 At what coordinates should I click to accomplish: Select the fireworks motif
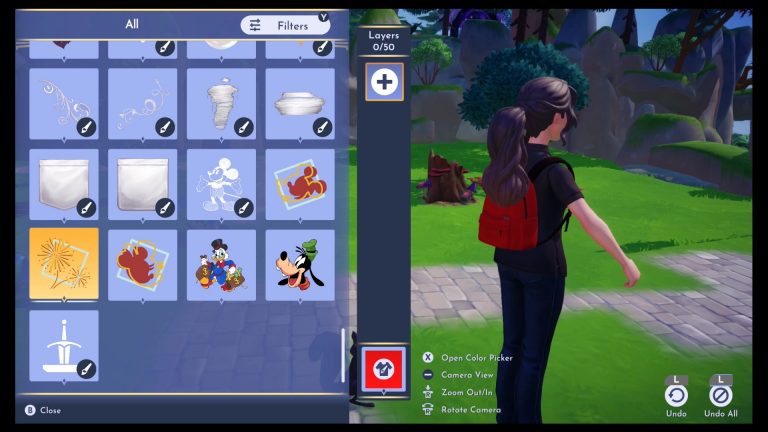[x=64, y=264]
